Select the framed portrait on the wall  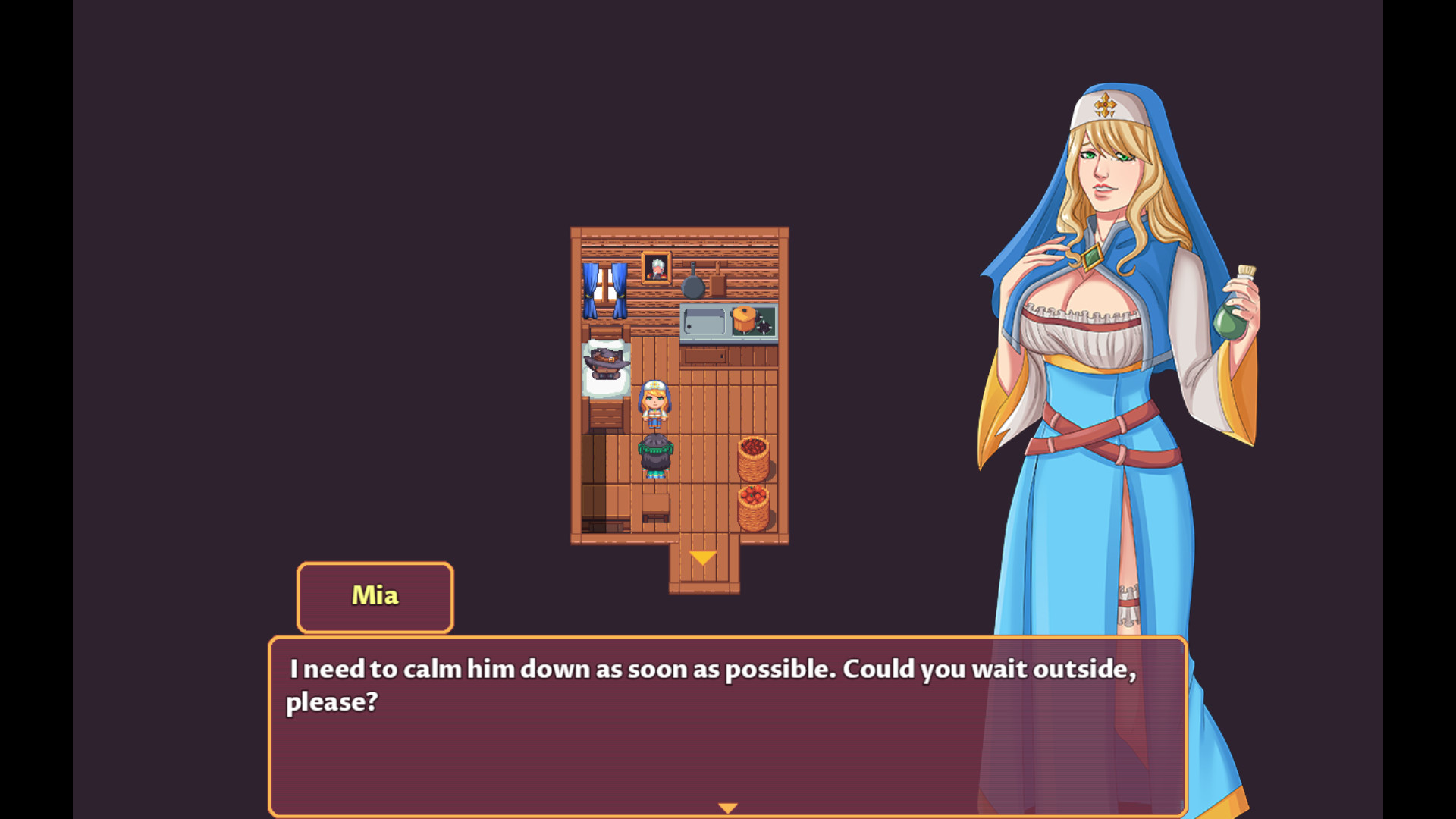(x=657, y=268)
